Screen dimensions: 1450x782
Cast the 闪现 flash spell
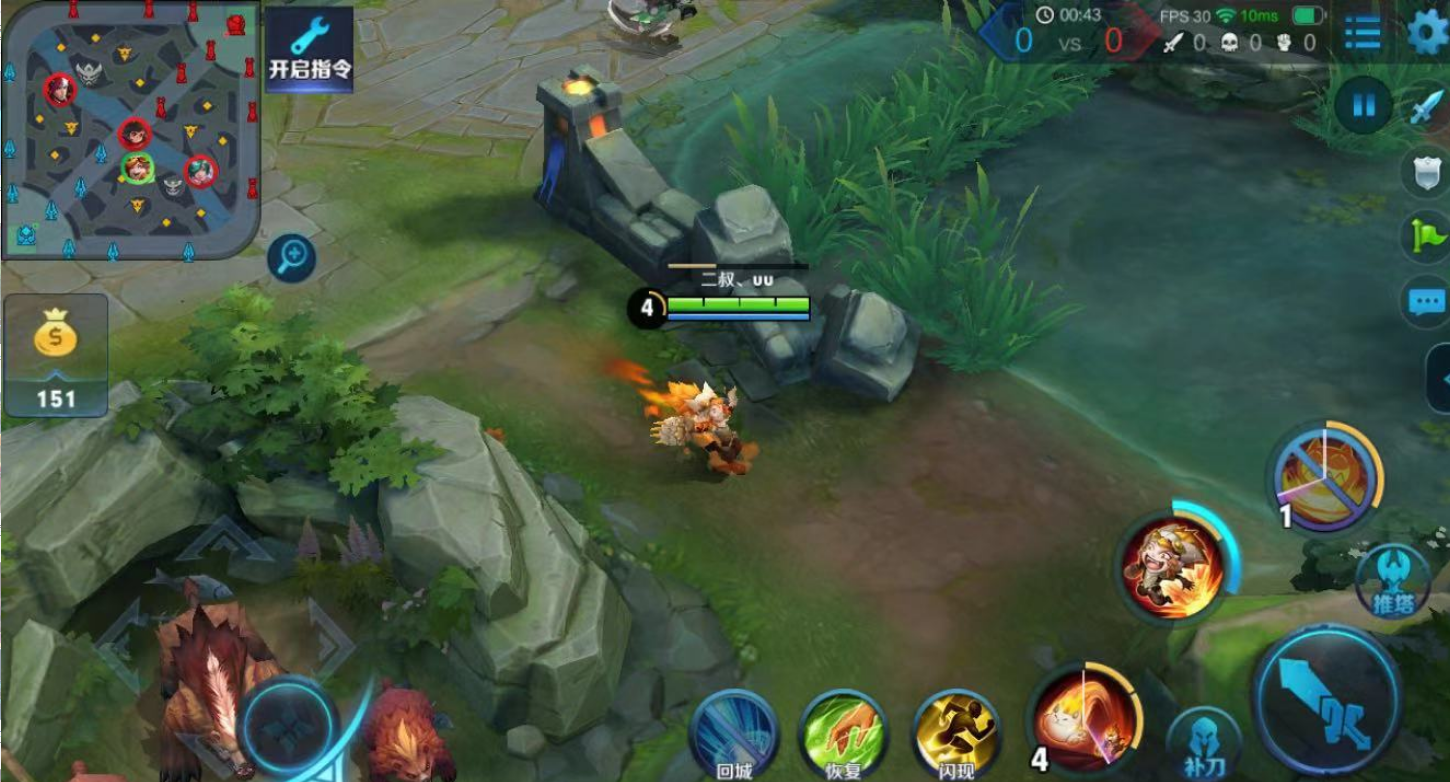pos(956,735)
